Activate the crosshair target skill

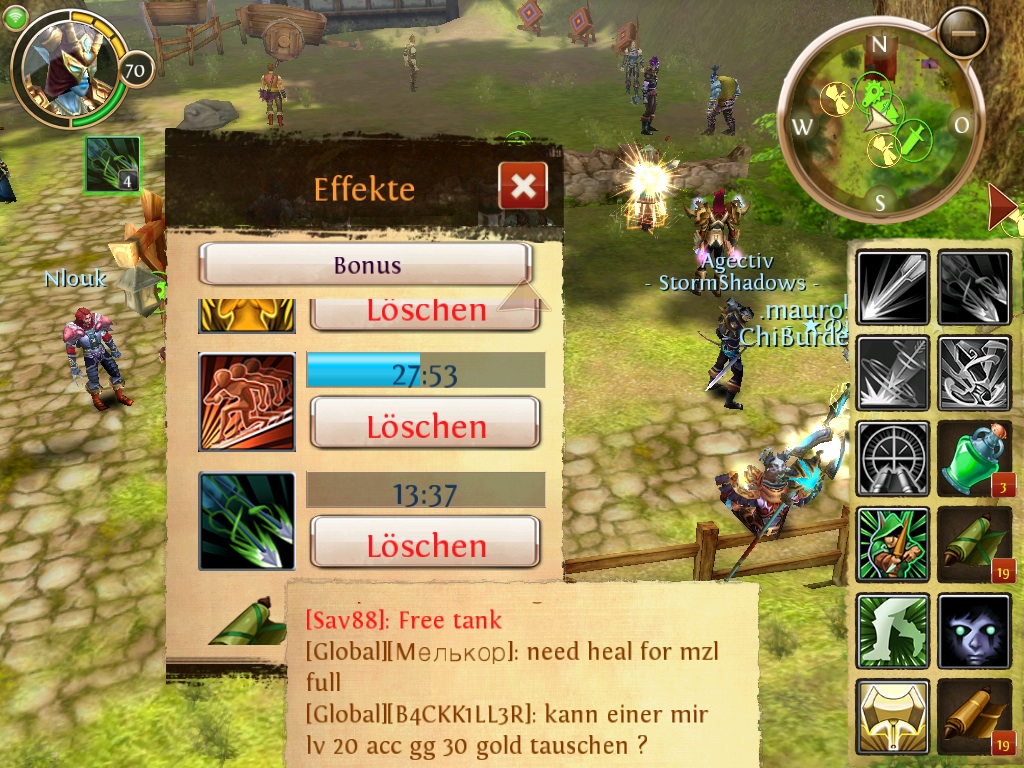point(893,459)
